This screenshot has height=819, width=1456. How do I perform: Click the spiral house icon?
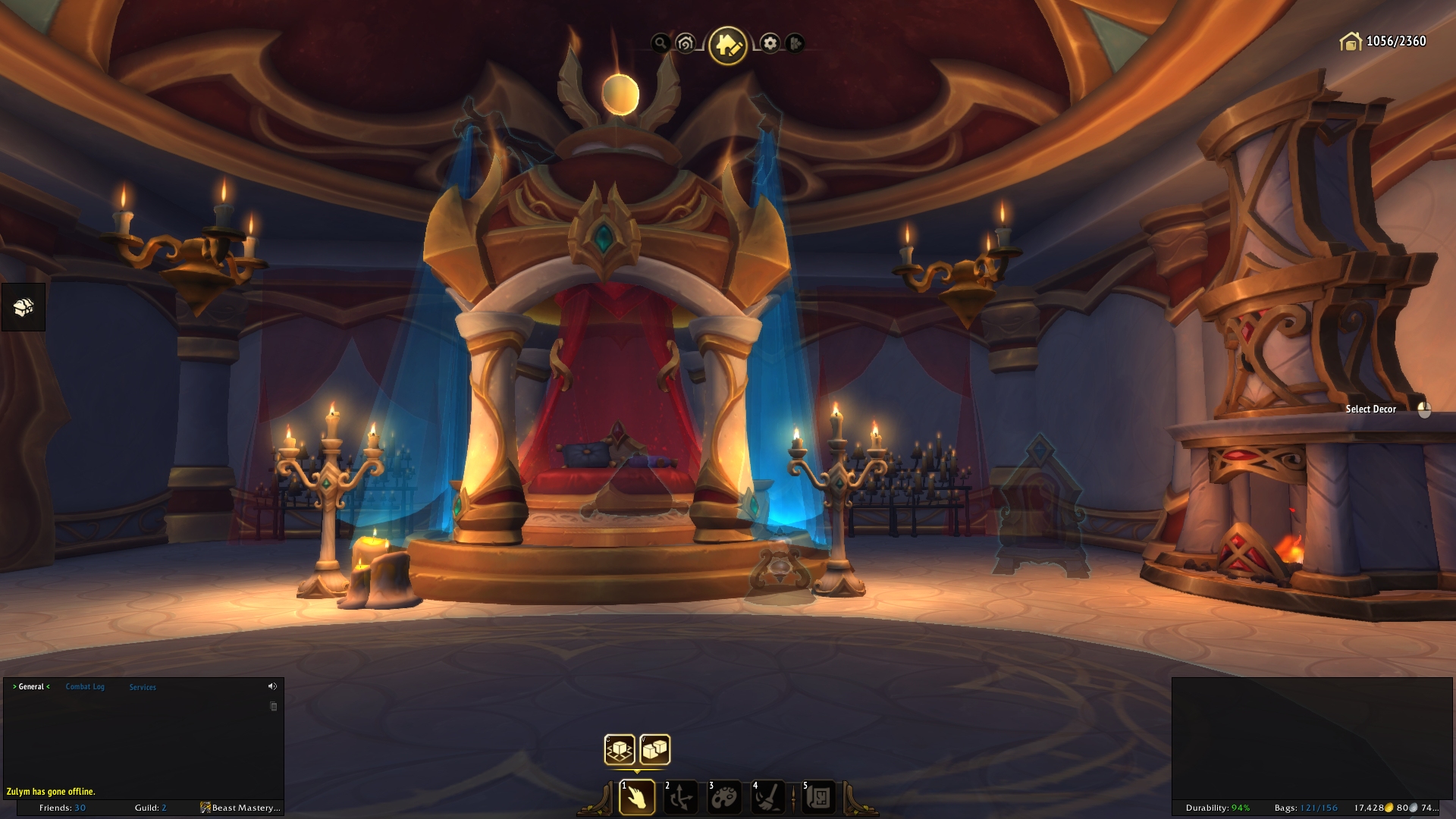tap(686, 43)
